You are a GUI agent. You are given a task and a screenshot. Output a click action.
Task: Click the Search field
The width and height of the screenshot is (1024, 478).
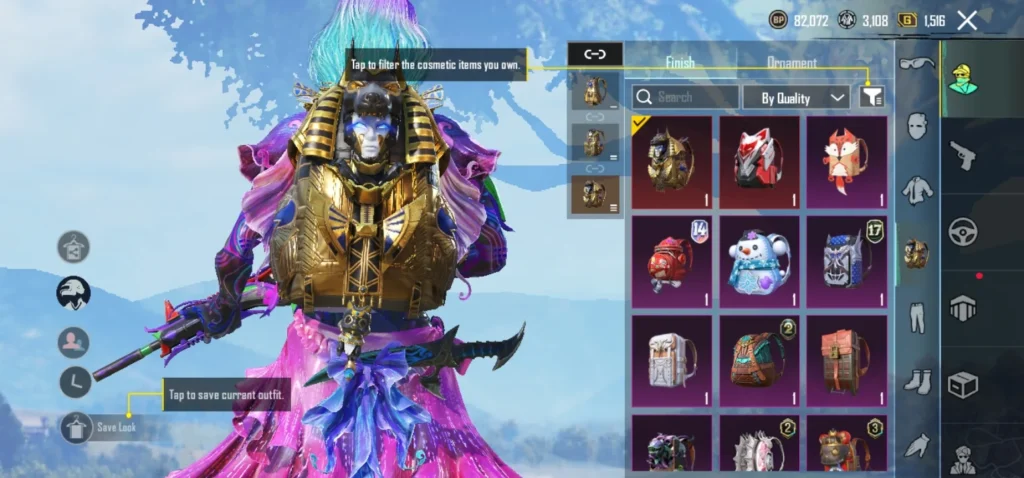[686, 97]
